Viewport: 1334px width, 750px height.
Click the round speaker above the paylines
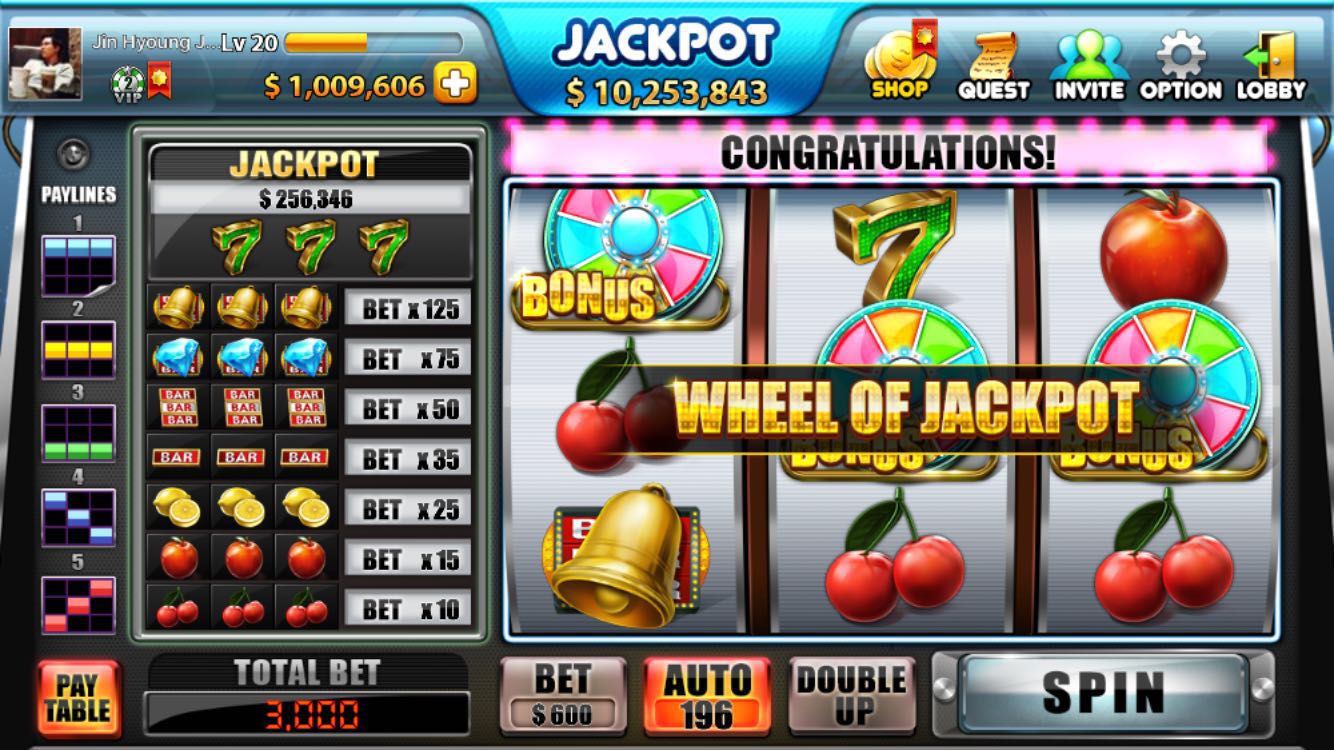tap(74, 153)
